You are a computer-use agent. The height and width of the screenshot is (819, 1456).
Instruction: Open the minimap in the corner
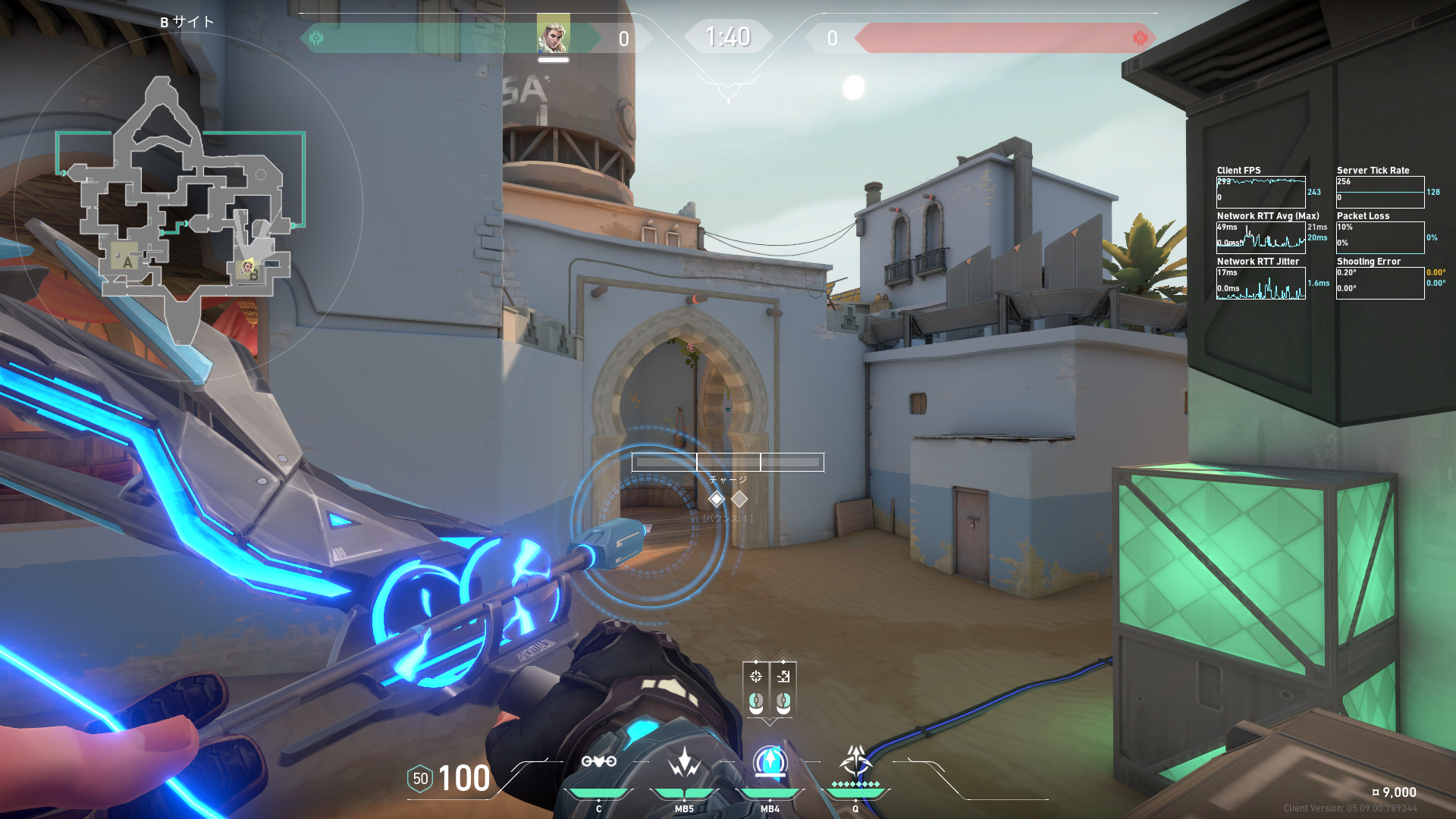tap(187, 206)
